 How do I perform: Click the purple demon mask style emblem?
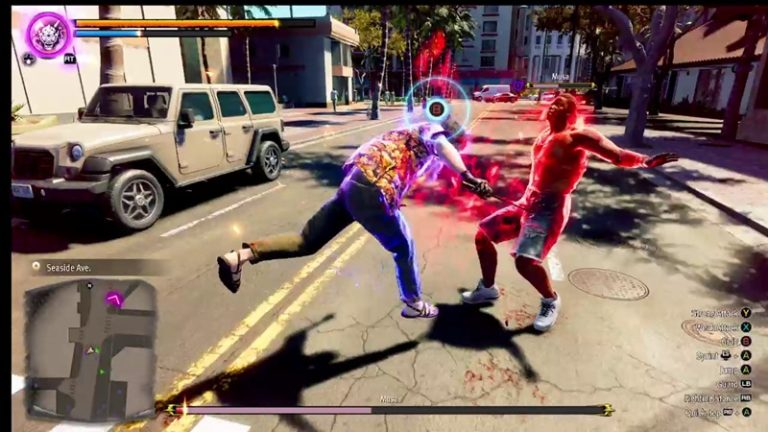(x=48, y=34)
